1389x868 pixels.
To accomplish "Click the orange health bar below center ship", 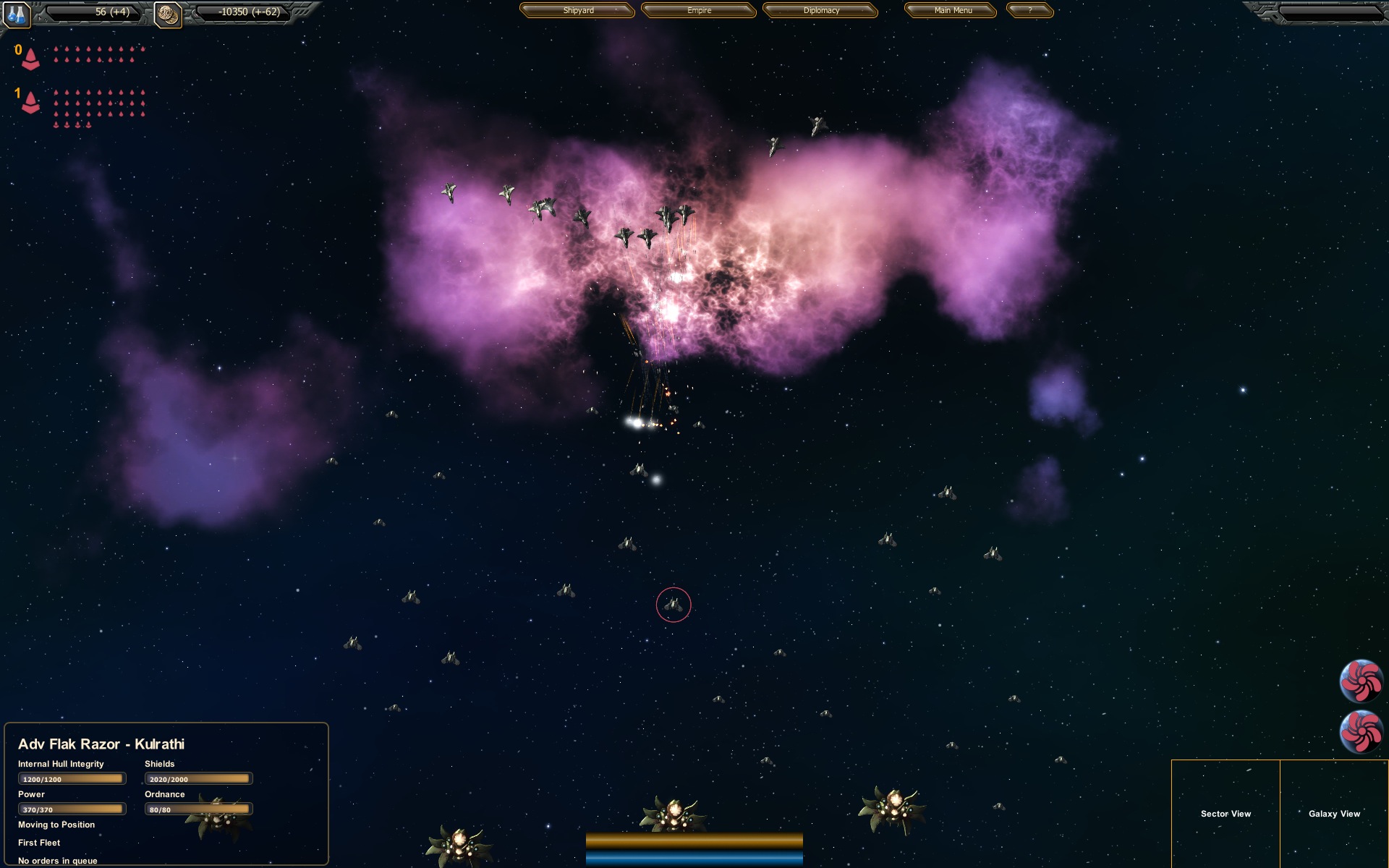I will [693, 843].
